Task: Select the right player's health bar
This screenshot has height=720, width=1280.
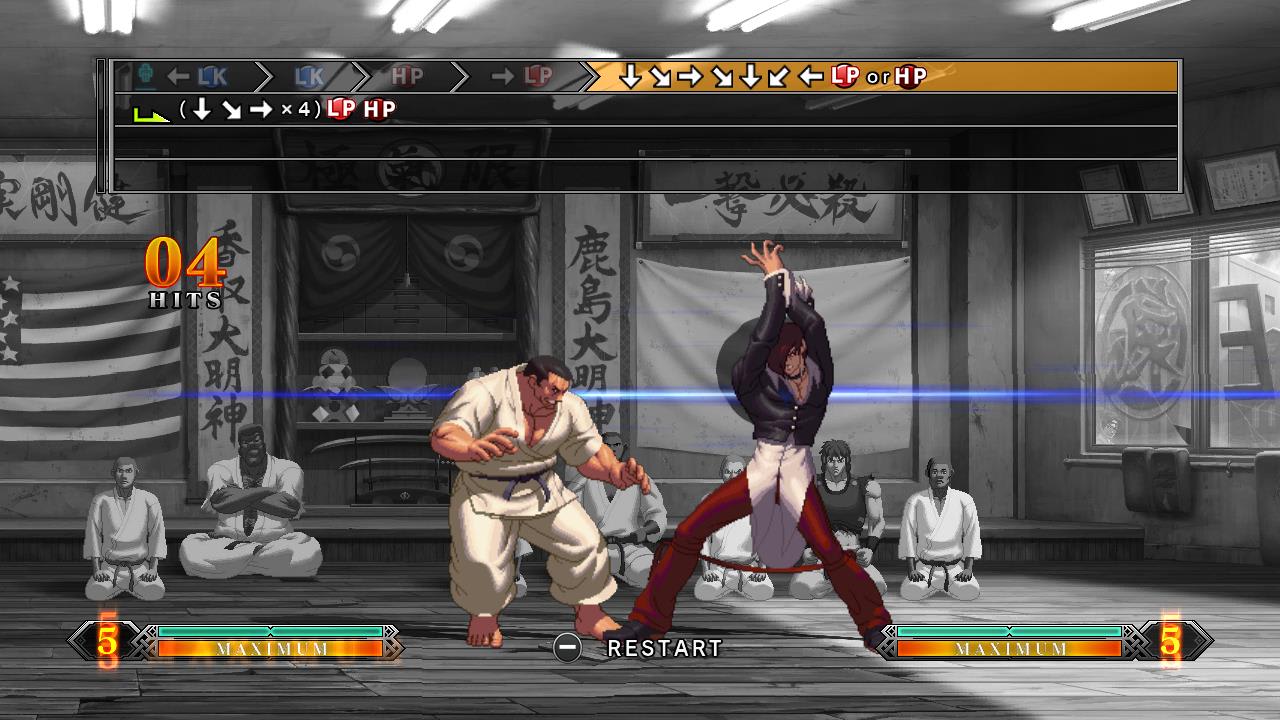Action: [1010, 633]
